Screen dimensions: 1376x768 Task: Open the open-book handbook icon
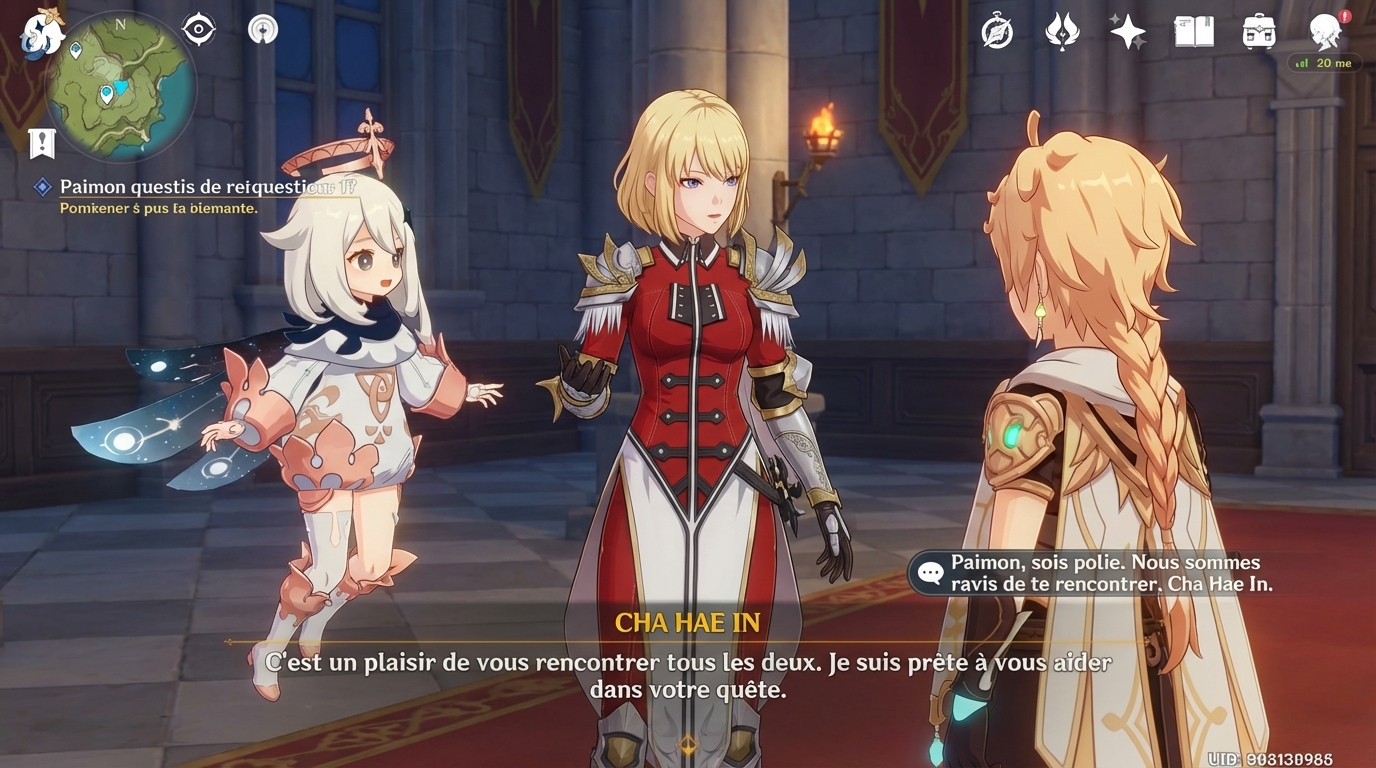click(x=1193, y=32)
